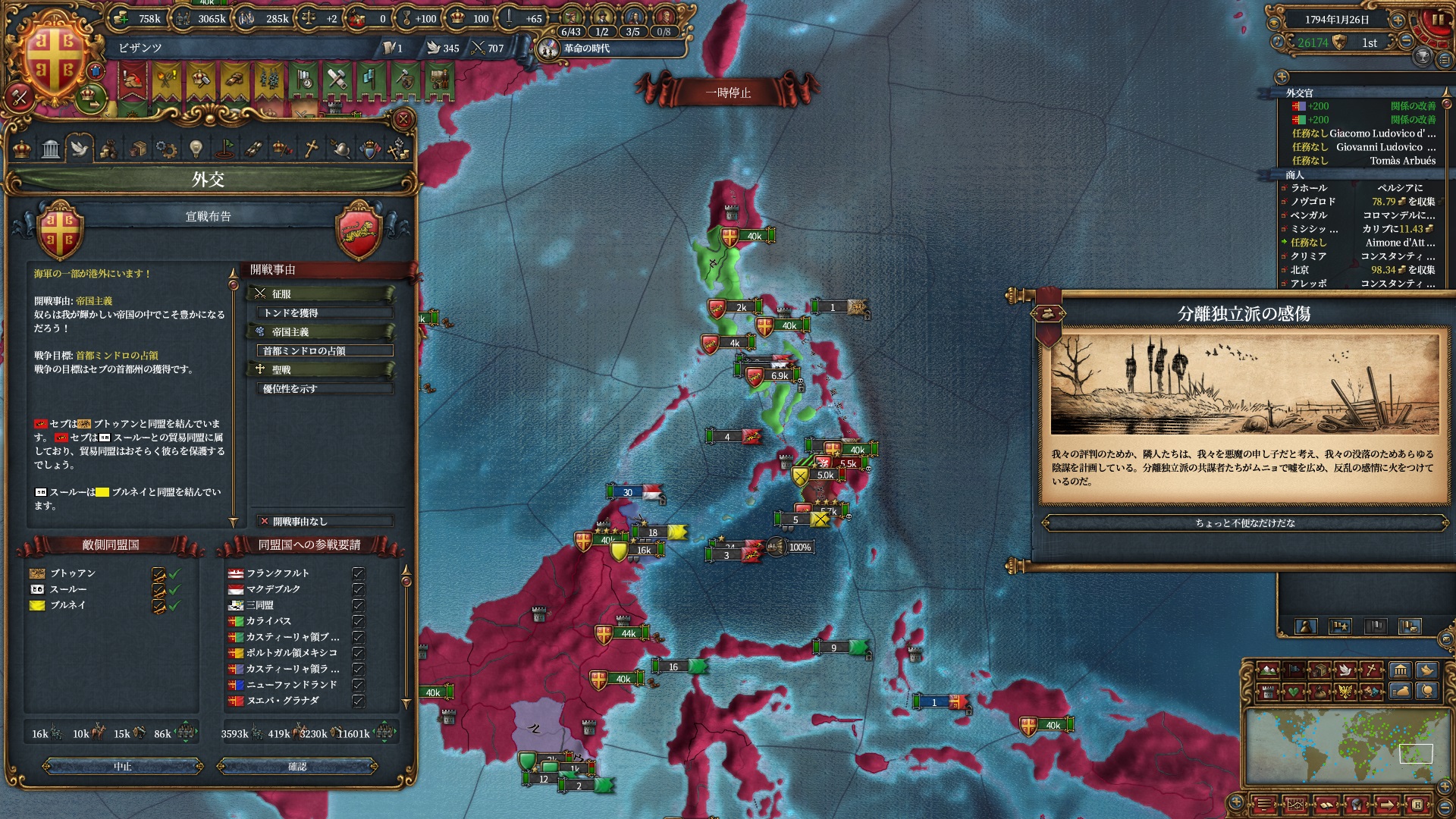The image size is (1456, 819).
Task: Click the world minimap
Action: point(1344,748)
